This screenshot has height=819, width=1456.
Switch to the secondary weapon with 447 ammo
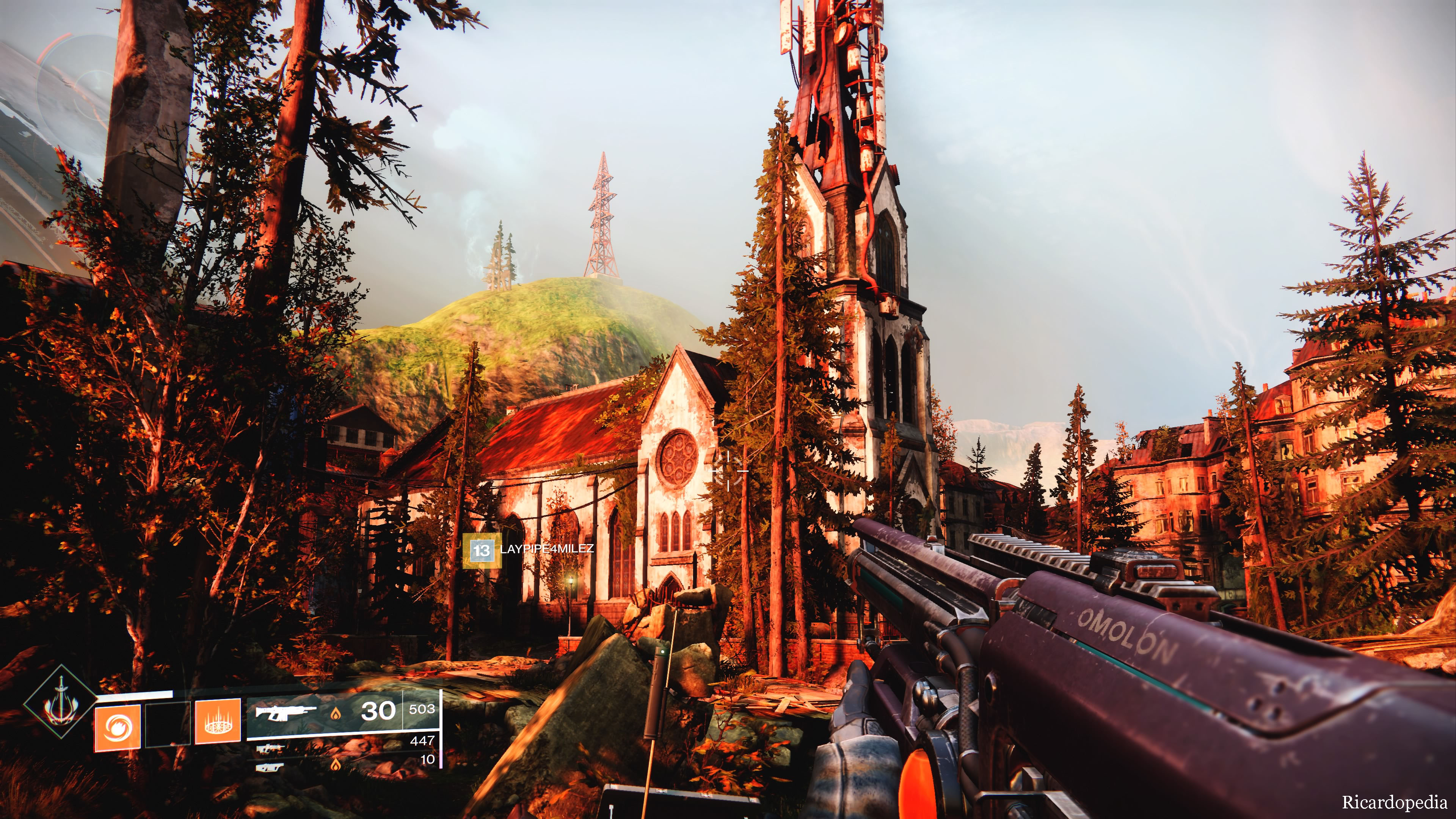270,749
